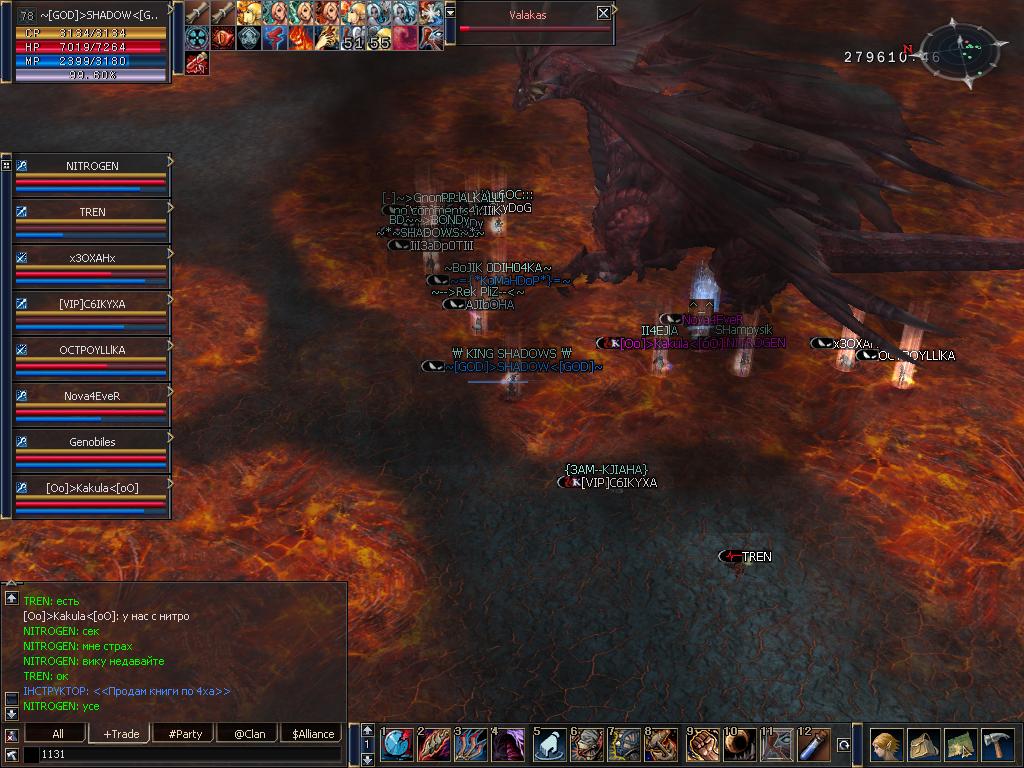The width and height of the screenshot is (1024, 768).
Task: Select [Oo]>Kakula<[oO] in the party list
Action: pyautogui.click(x=92, y=488)
